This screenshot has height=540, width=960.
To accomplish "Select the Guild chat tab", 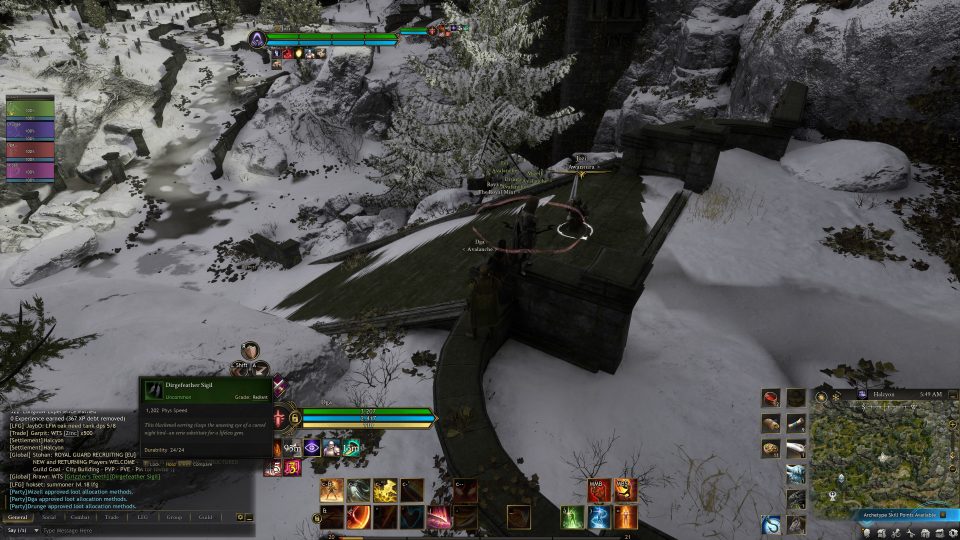I will point(205,517).
